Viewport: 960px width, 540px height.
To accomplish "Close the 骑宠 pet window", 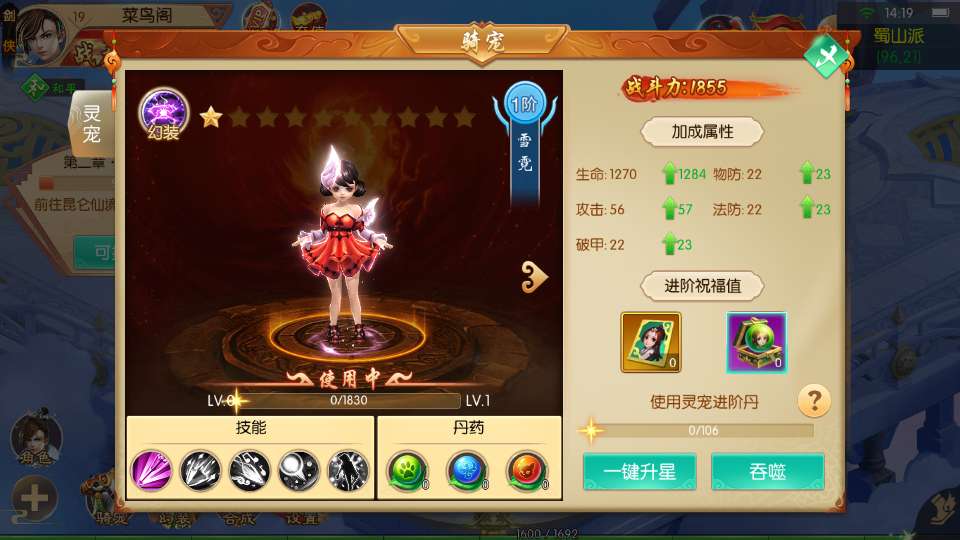I will click(826, 56).
